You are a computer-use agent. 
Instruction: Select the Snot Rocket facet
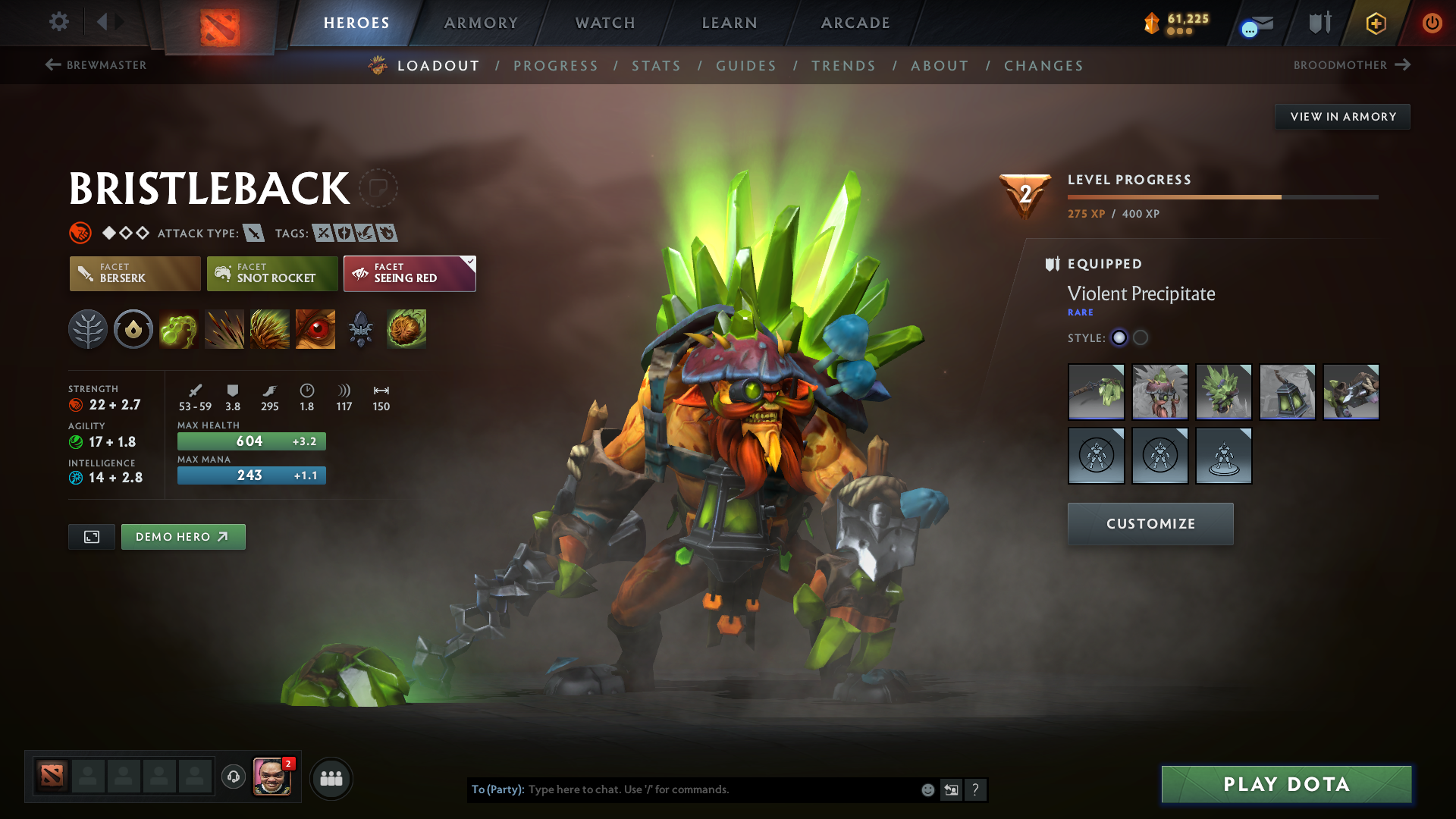(271, 273)
